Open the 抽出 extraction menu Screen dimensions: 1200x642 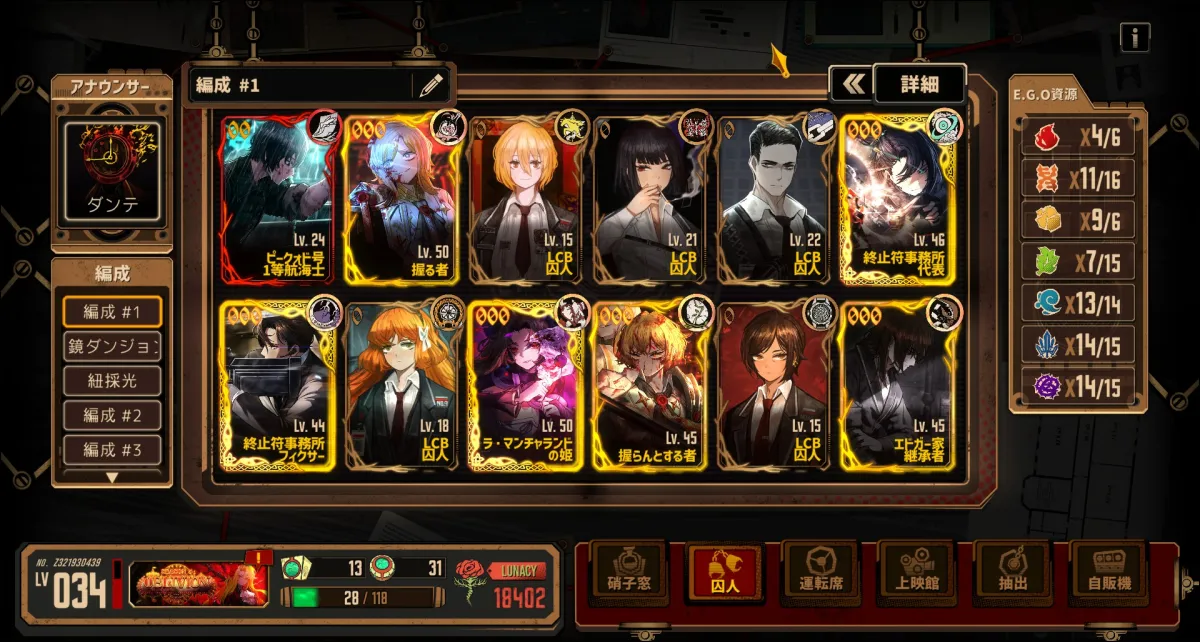pos(1011,572)
